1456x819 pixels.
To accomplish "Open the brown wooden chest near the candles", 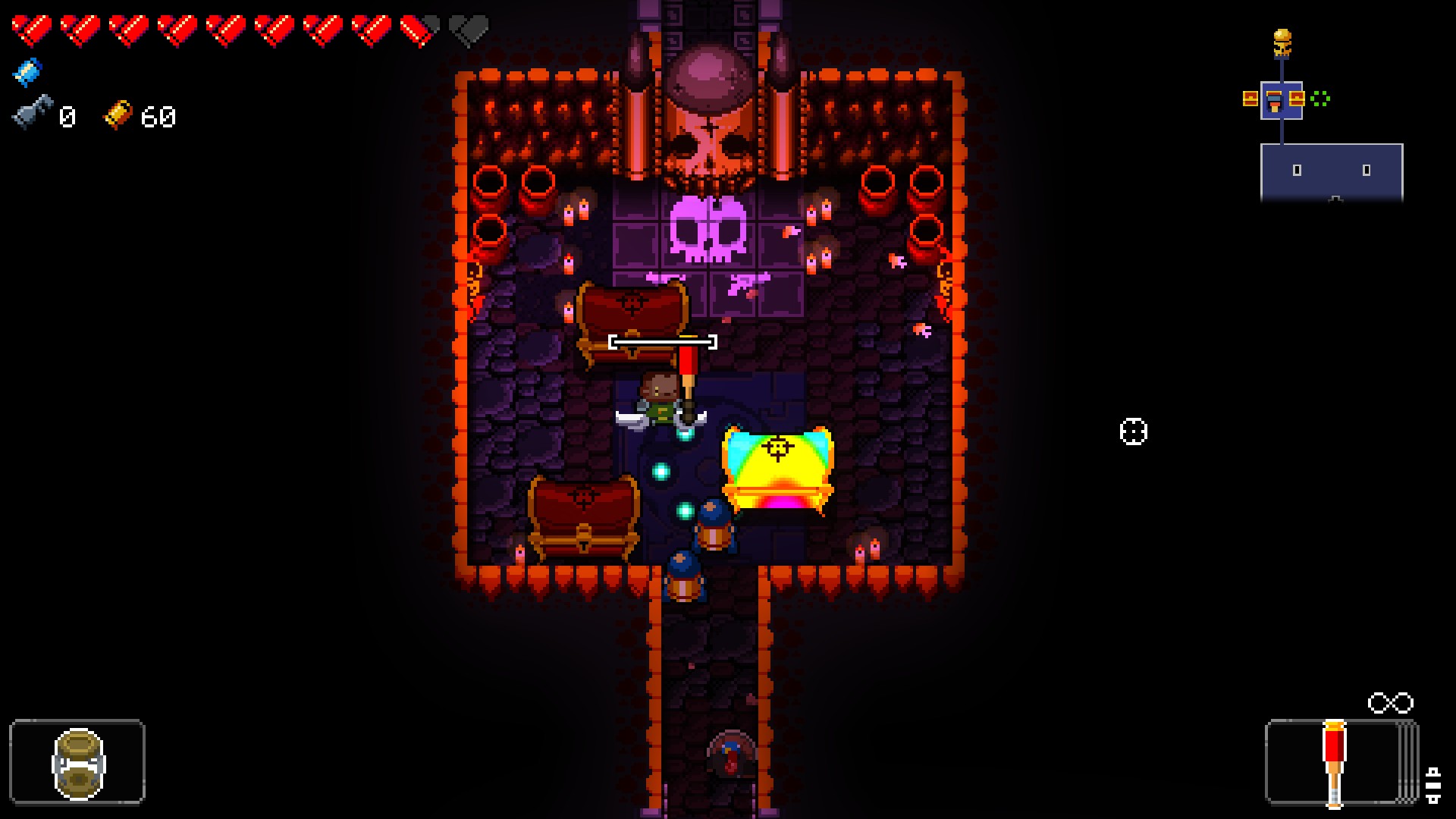I will [635, 315].
